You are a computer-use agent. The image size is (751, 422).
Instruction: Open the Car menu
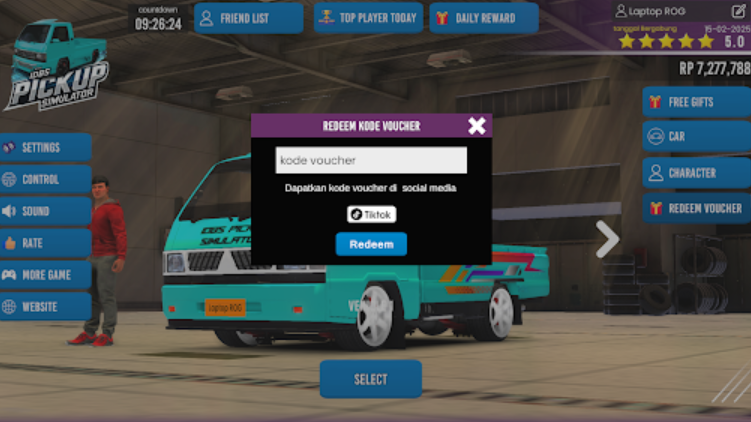[x=696, y=137]
